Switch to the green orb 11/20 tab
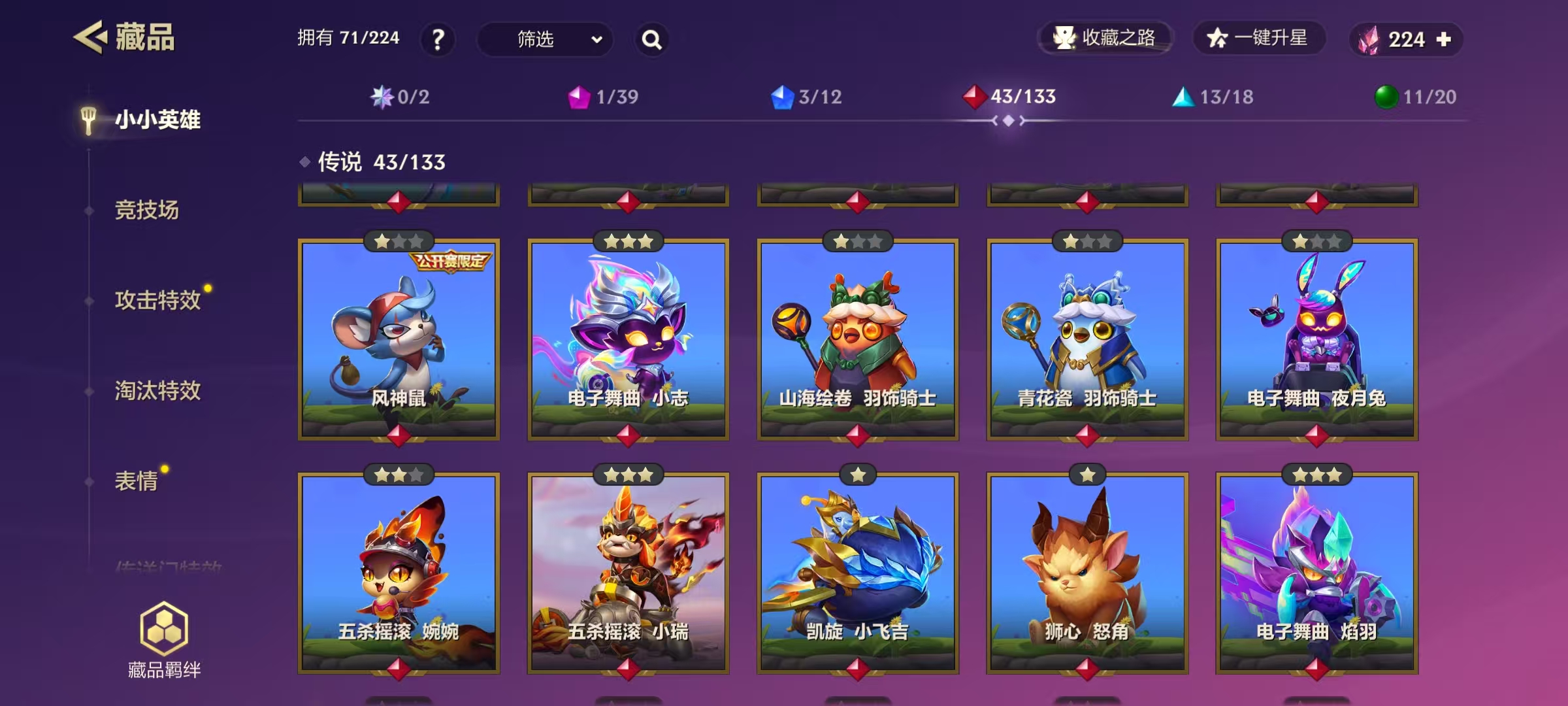The width and height of the screenshot is (1568, 706). (1415, 97)
